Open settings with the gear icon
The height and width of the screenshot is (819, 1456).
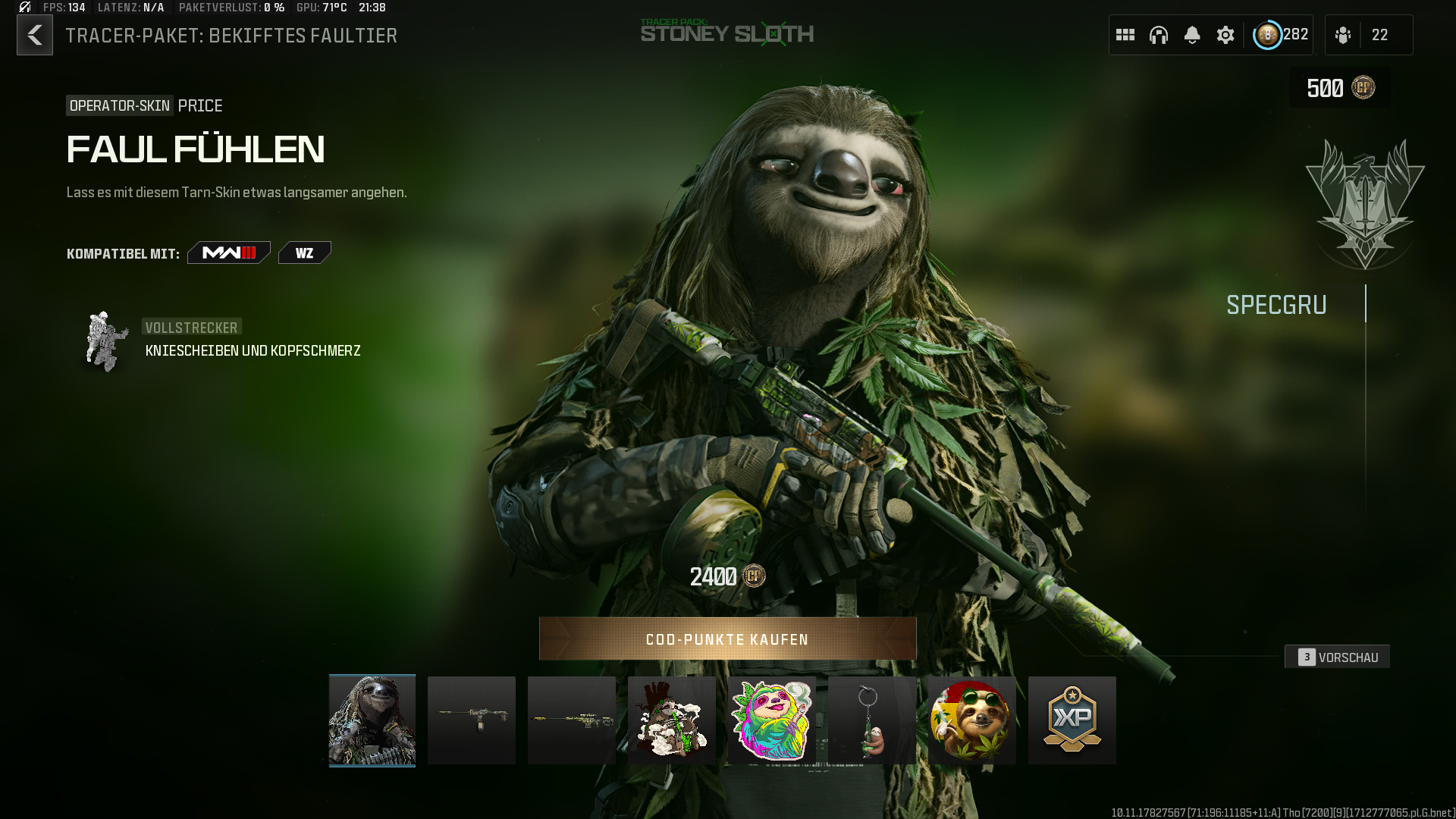point(1225,35)
